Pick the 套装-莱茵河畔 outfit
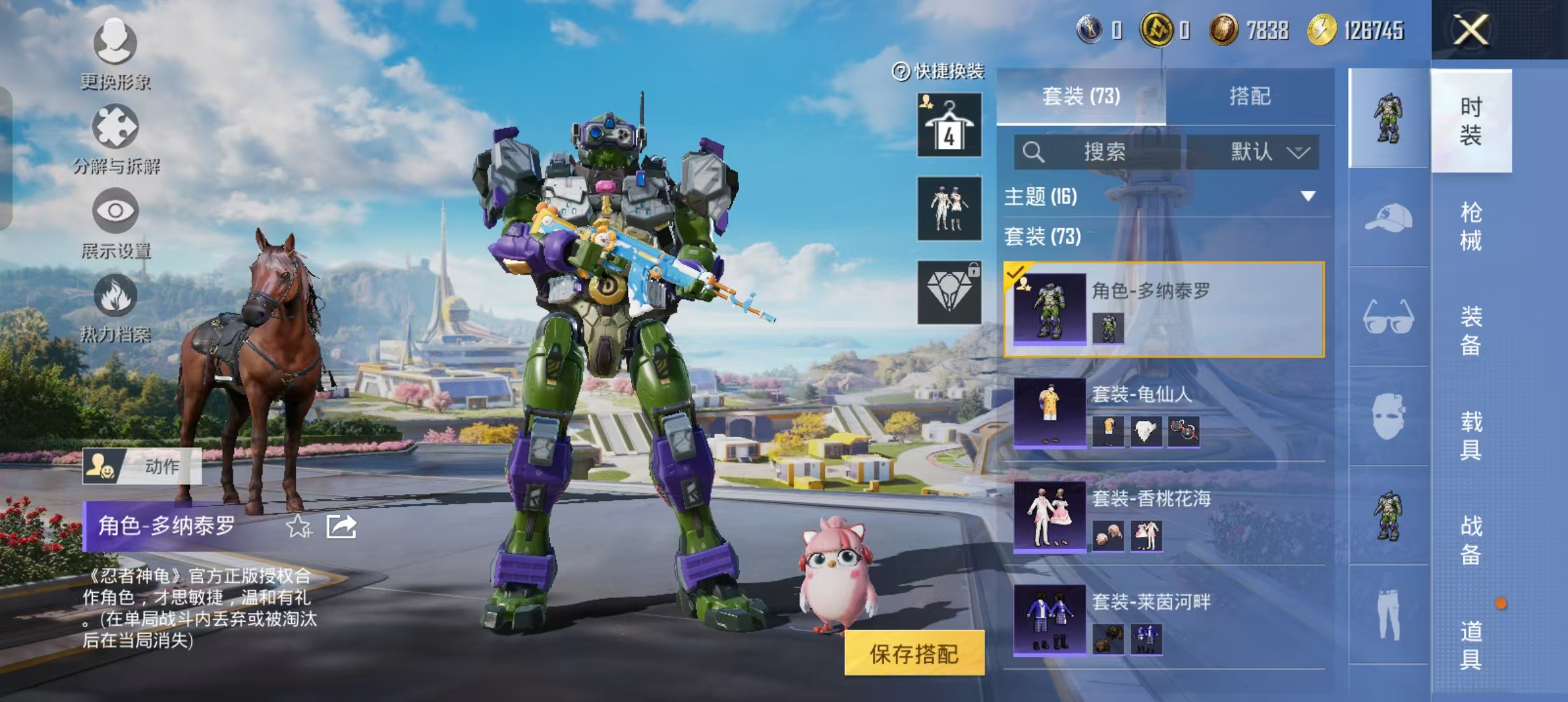 tap(1164, 619)
